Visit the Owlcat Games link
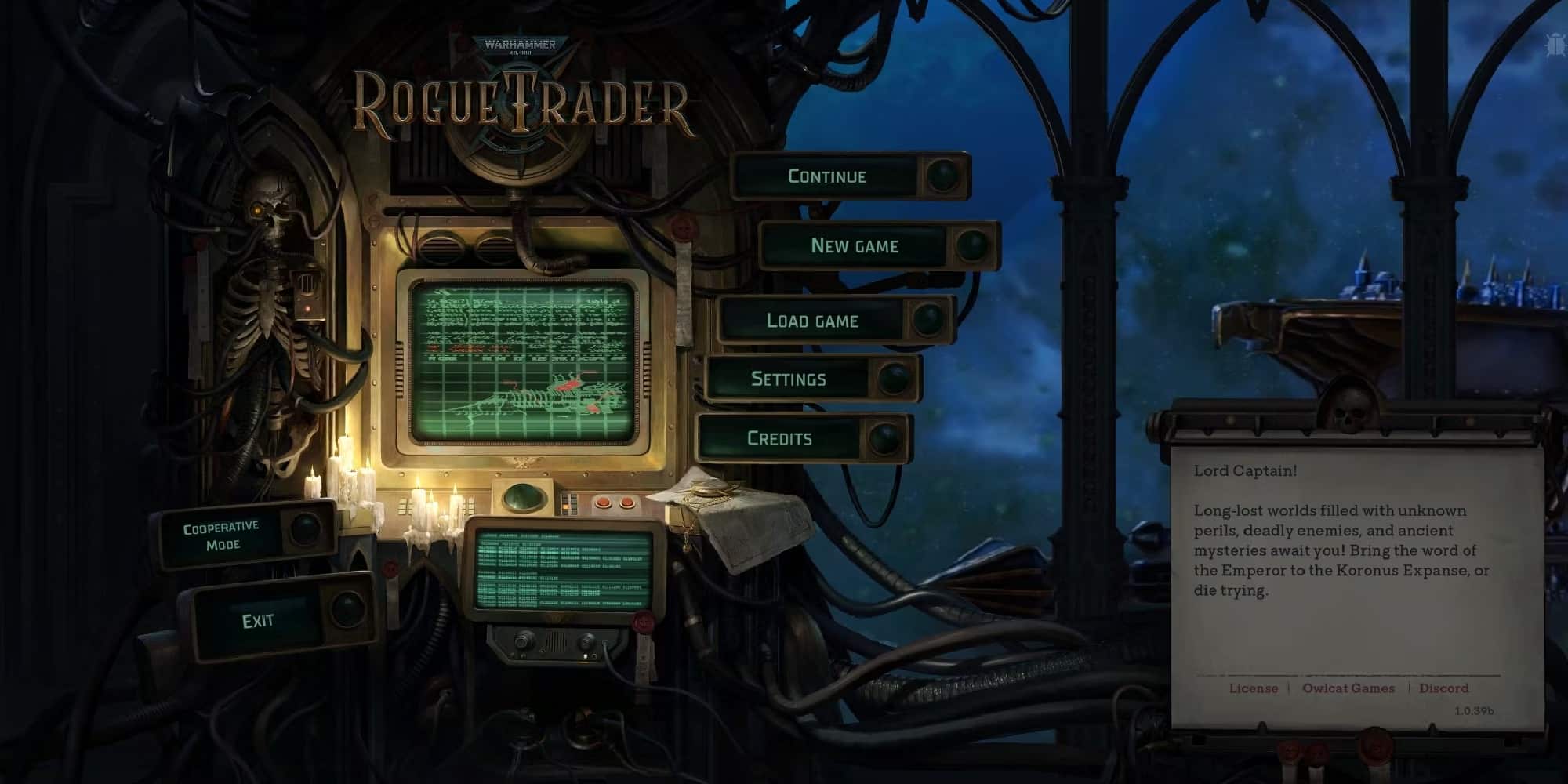1568x784 pixels. click(1350, 688)
